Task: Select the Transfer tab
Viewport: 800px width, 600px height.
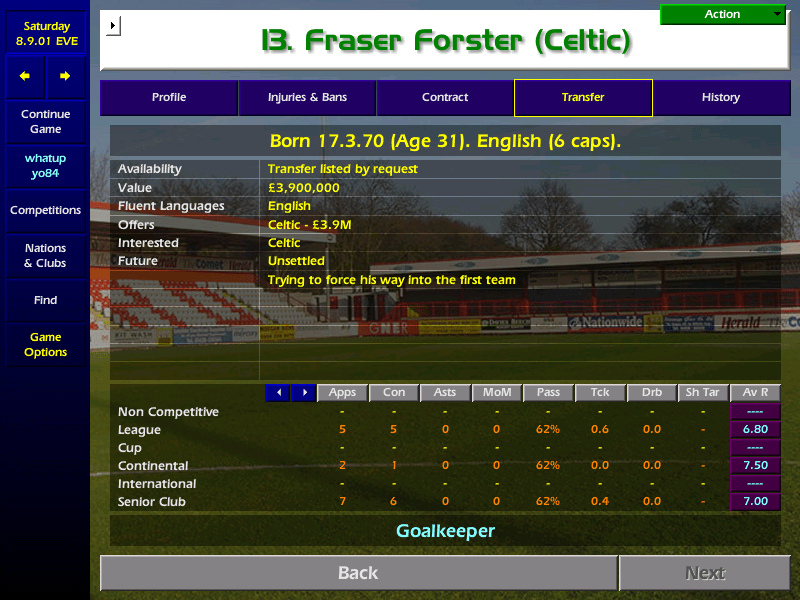Action: click(x=583, y=98)
